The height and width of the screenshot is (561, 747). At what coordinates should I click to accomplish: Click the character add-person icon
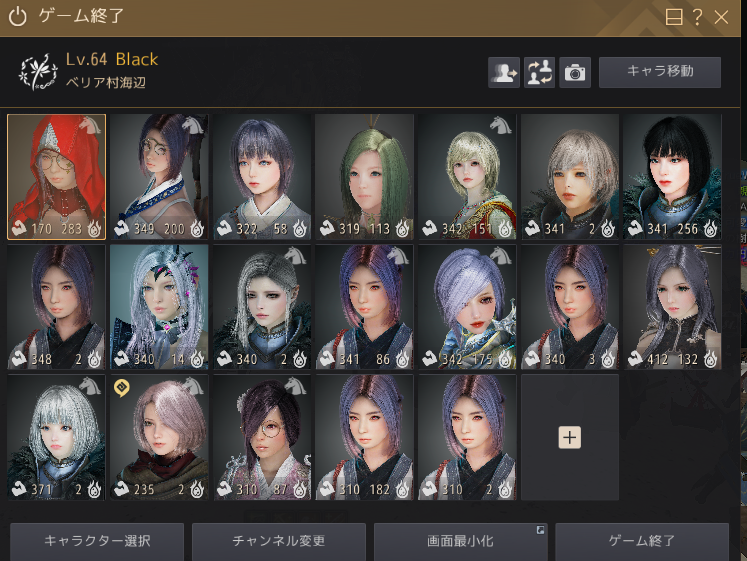coord(503,72)
